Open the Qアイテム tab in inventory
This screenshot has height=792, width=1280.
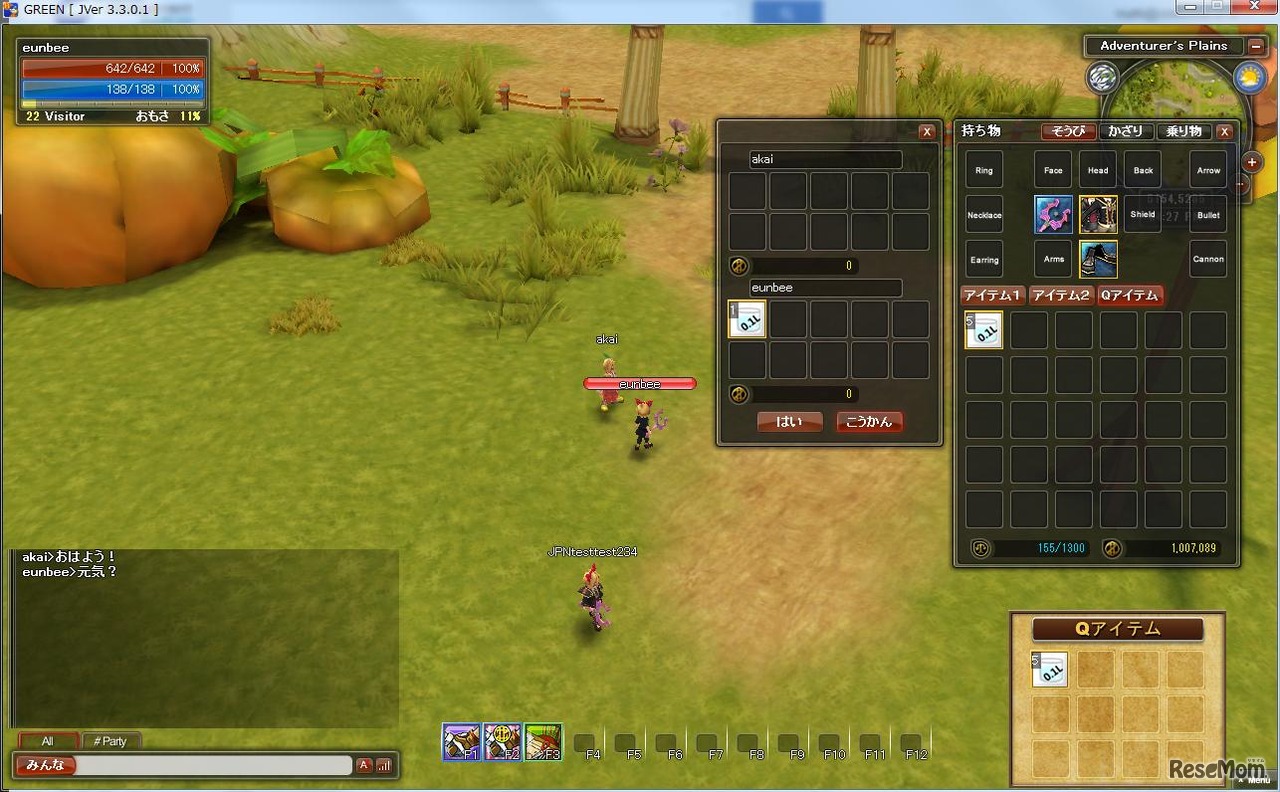[1129, 295]
